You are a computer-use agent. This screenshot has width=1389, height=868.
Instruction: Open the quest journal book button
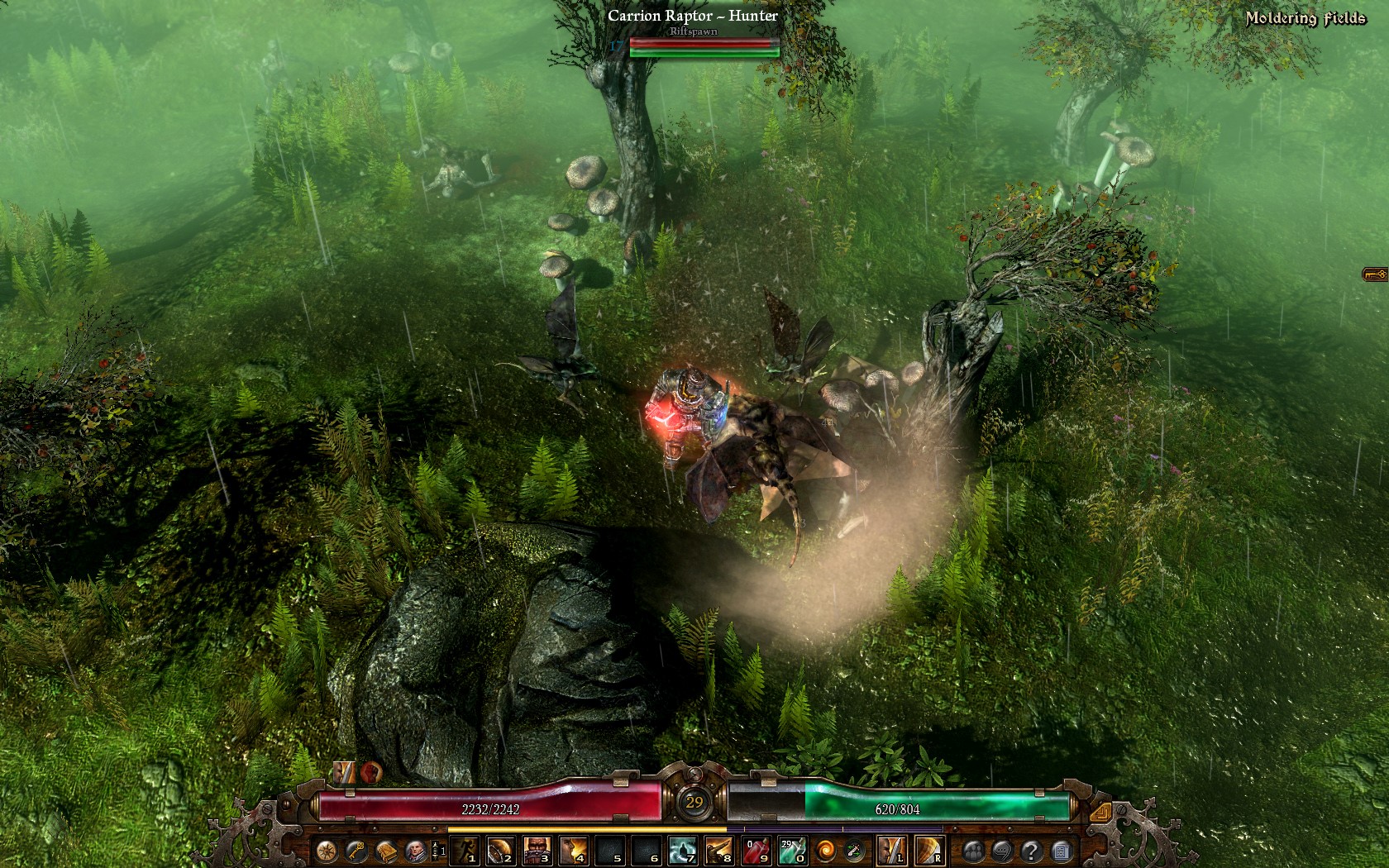pos(386,850)
